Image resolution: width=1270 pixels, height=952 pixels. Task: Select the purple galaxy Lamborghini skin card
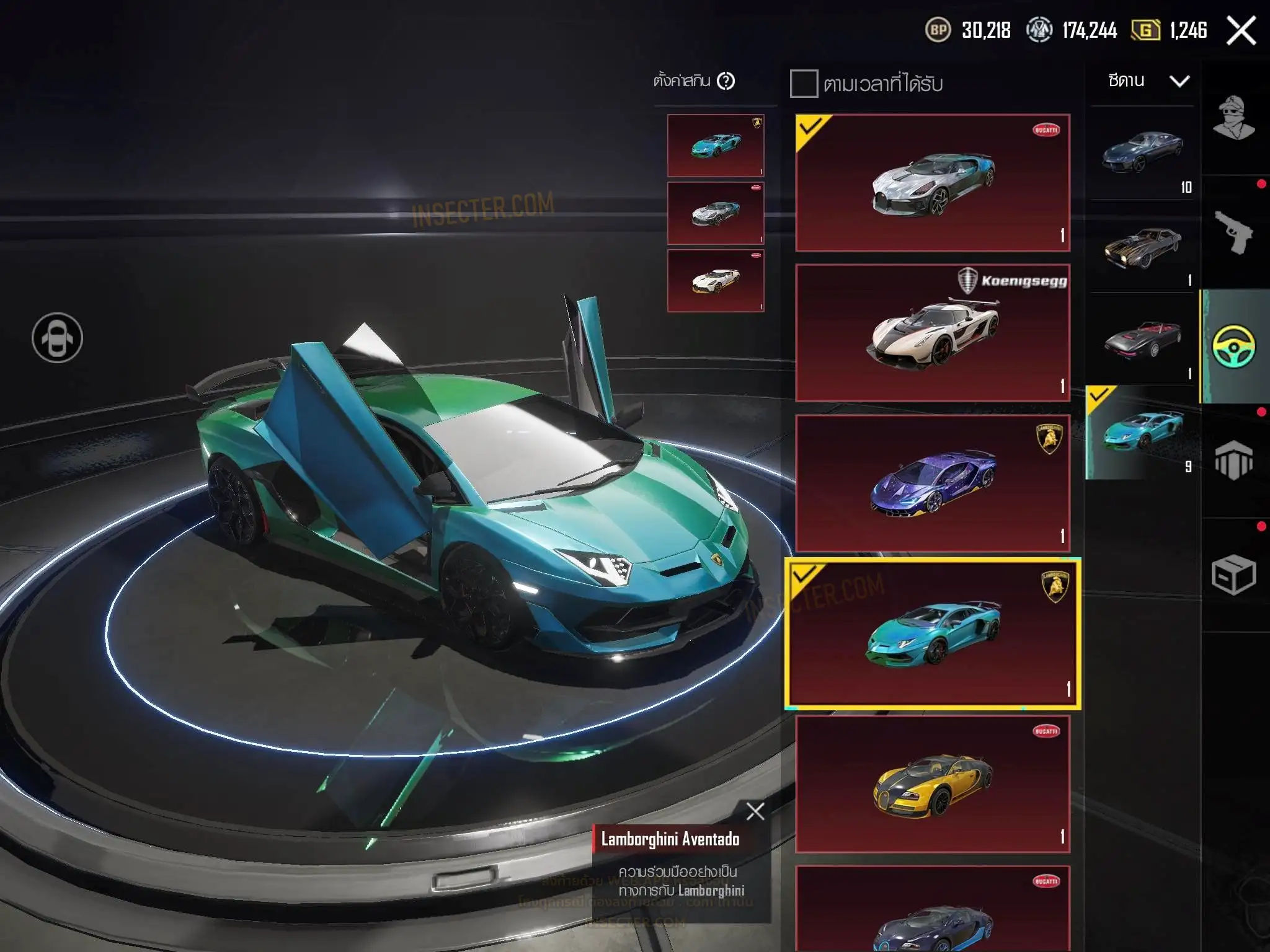pyautogui.click(x=933, y=483)
